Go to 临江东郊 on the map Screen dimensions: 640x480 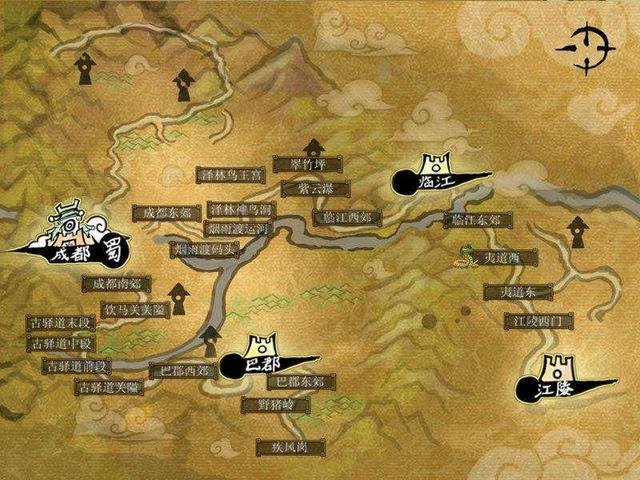tap(475, 220)
